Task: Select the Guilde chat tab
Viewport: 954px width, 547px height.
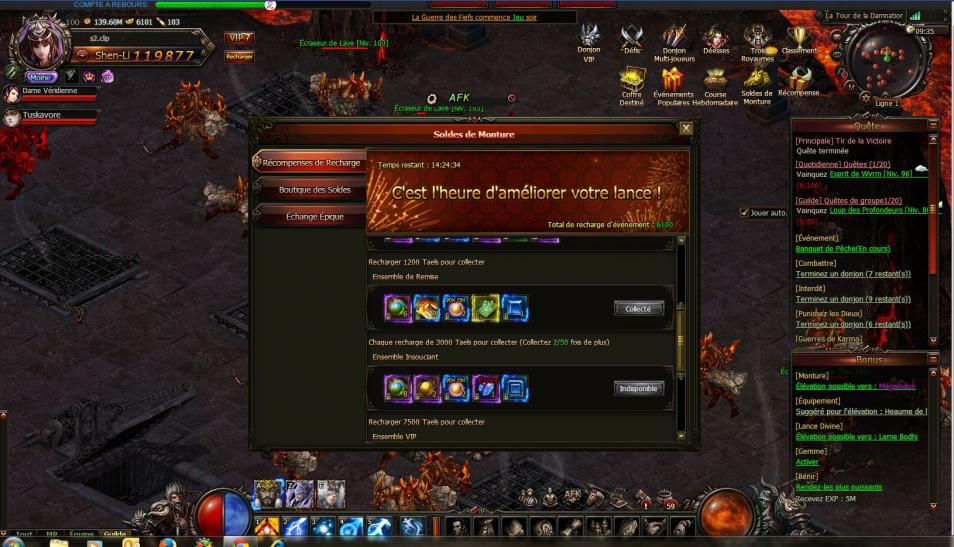Action: coord(114,534)
